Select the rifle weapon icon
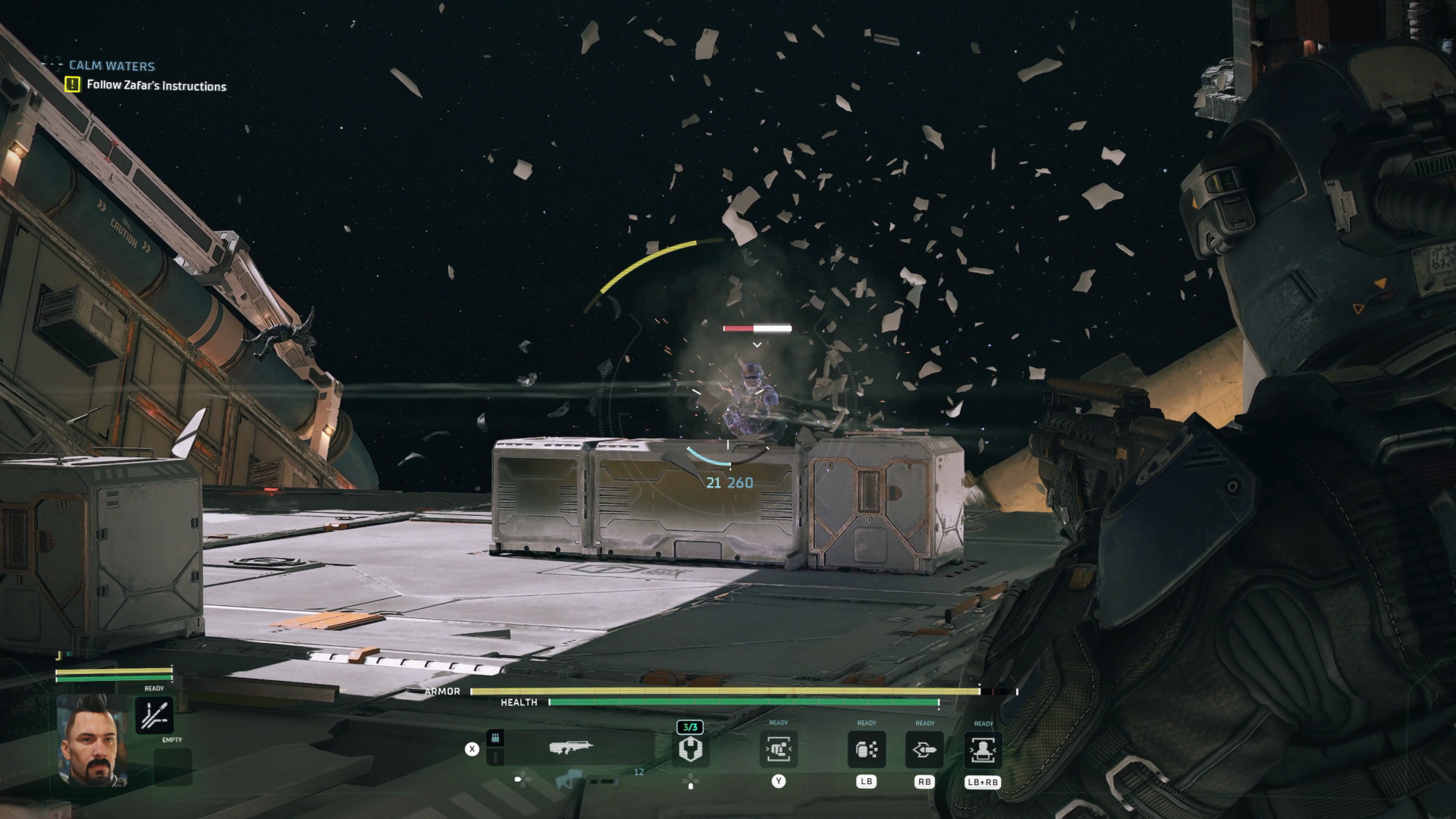This screenshot has height=819, width=1456. [x=573, y=747]
